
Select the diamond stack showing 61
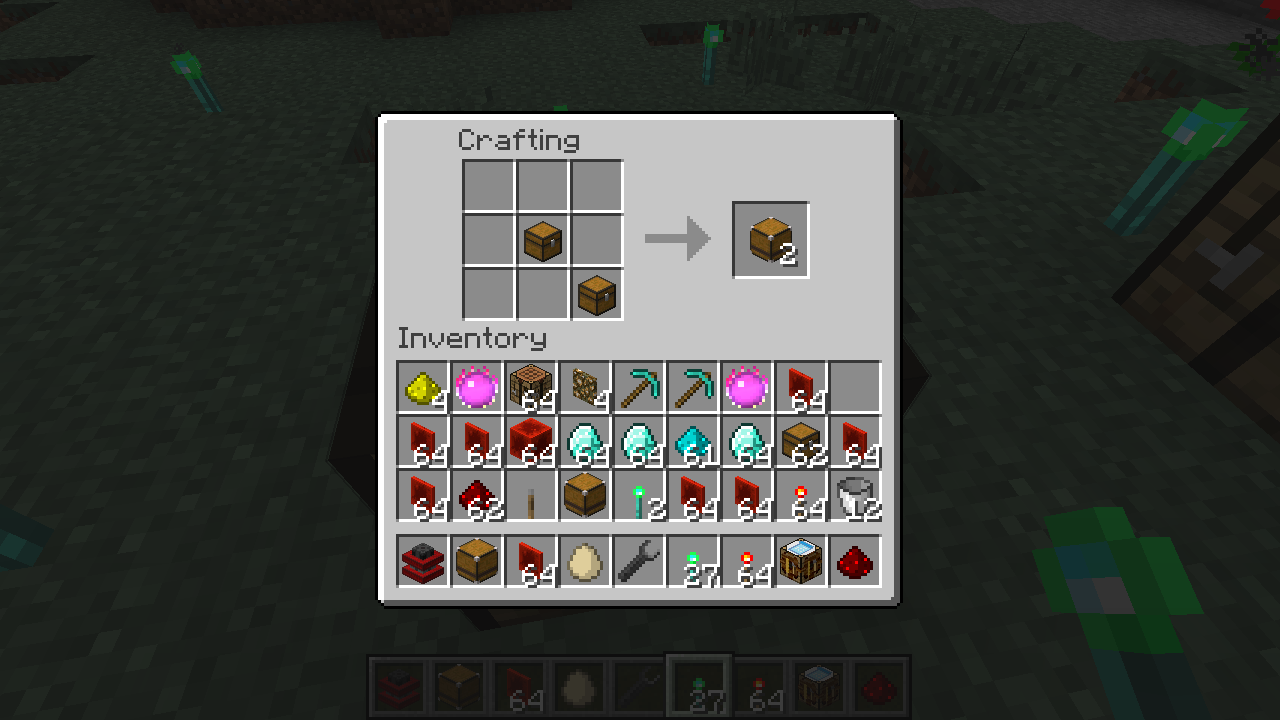(693, 441)
